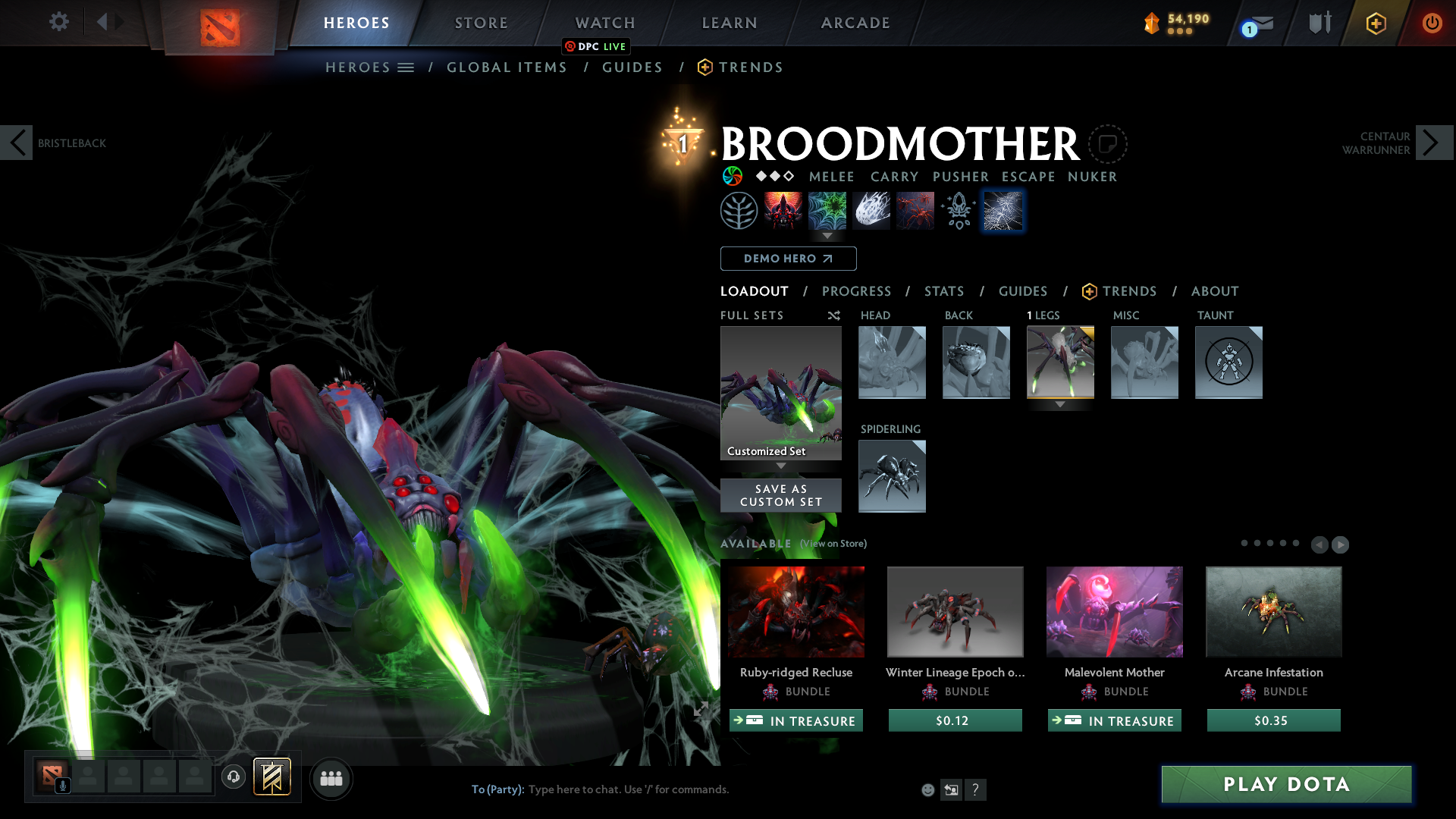This screenshot has width=1456, height=819.
Task: Open the armory shield icon near top right
Action: (x=1319, y=22)
